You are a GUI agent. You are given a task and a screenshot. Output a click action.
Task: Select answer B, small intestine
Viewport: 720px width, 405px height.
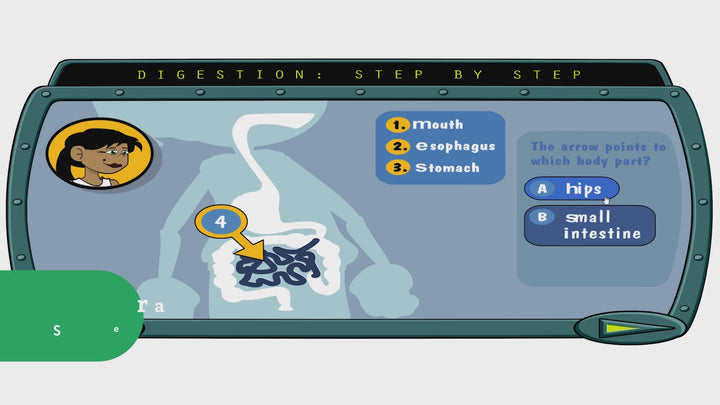[x=590, y=225]
